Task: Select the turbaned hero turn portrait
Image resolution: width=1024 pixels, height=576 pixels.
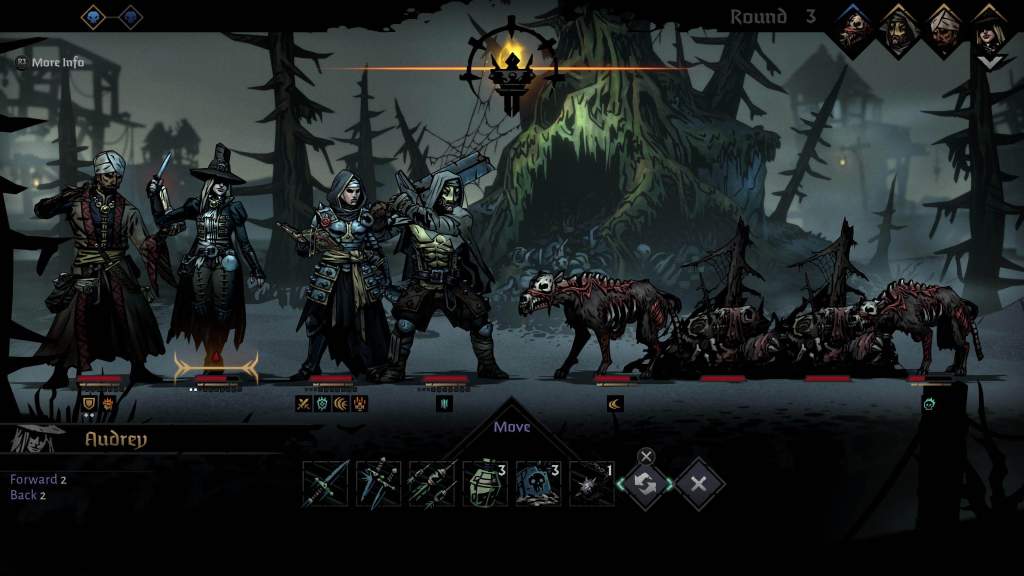Action: [x=945, y=29]
